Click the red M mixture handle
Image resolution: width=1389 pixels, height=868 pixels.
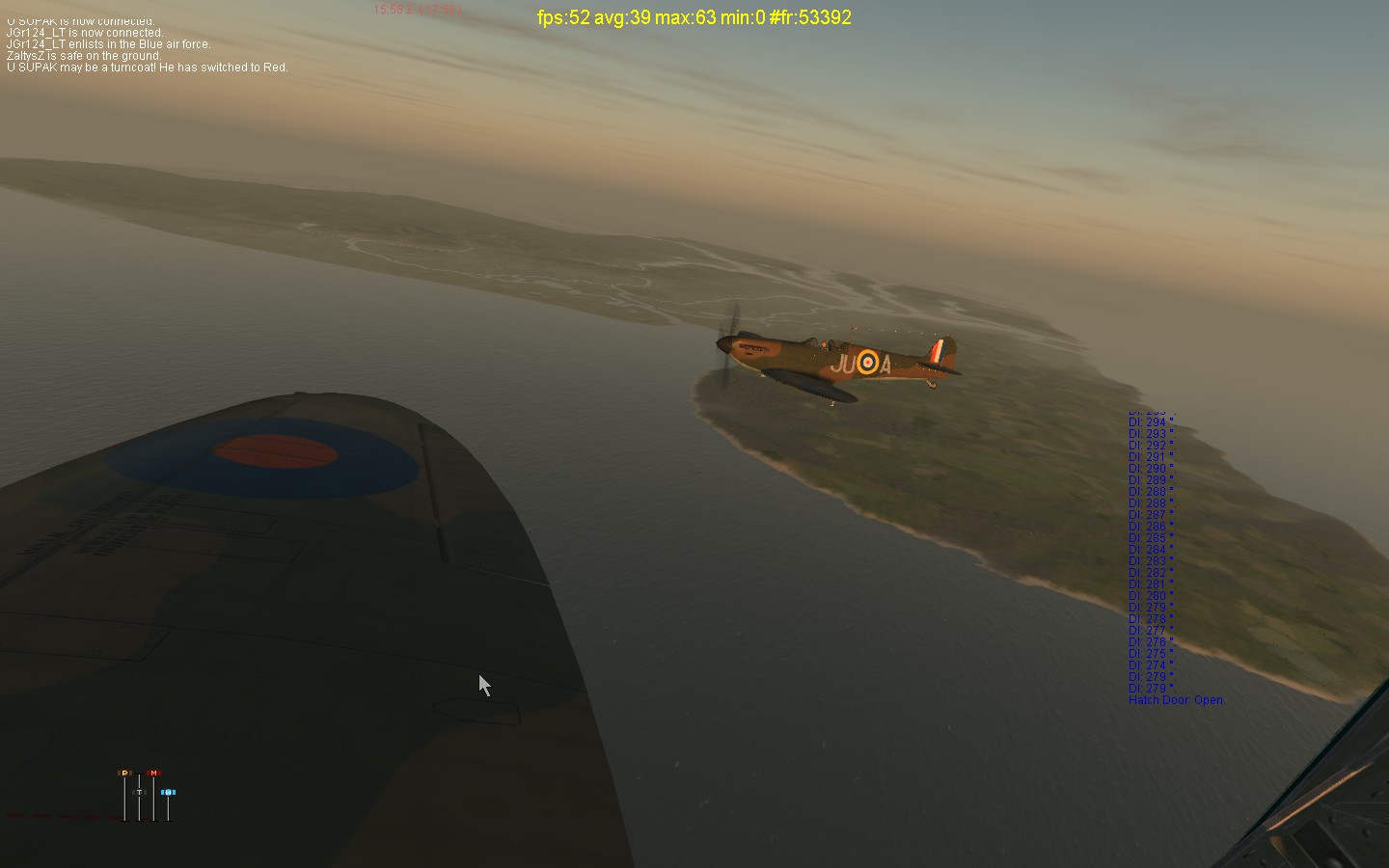point(152,773)
